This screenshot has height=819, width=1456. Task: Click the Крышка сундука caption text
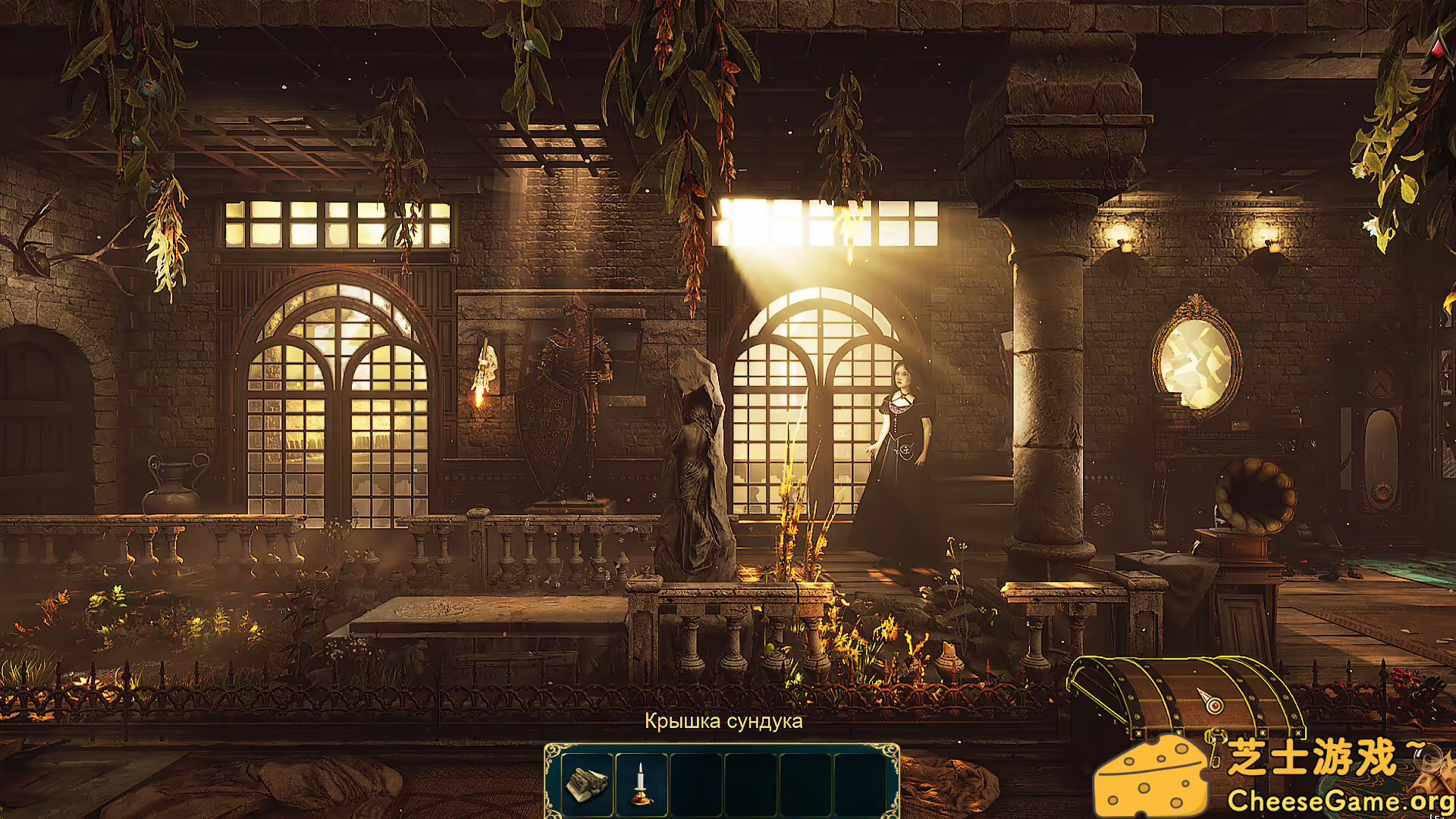(723, 722)
